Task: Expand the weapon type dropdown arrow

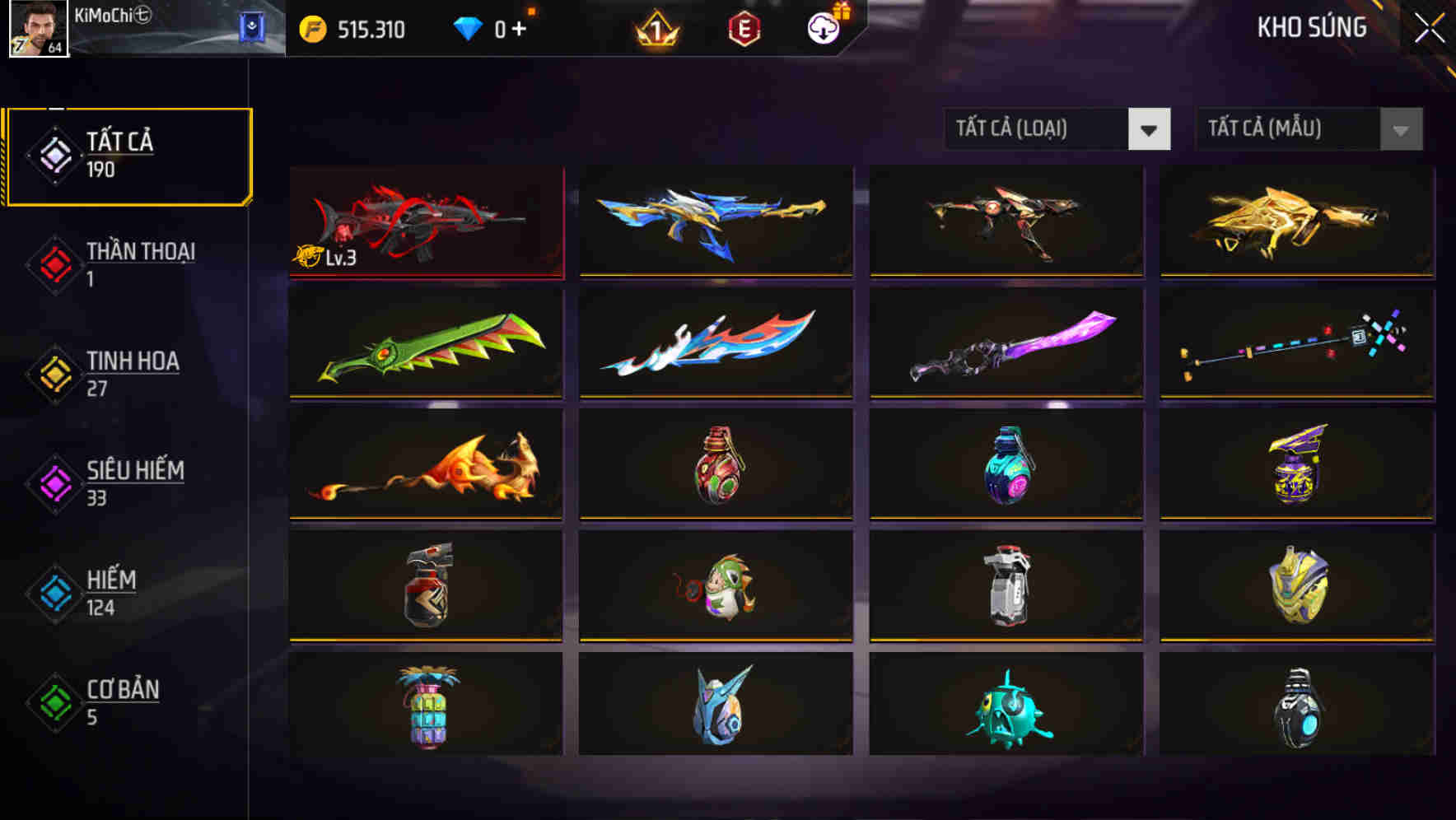Action: 1150,129
